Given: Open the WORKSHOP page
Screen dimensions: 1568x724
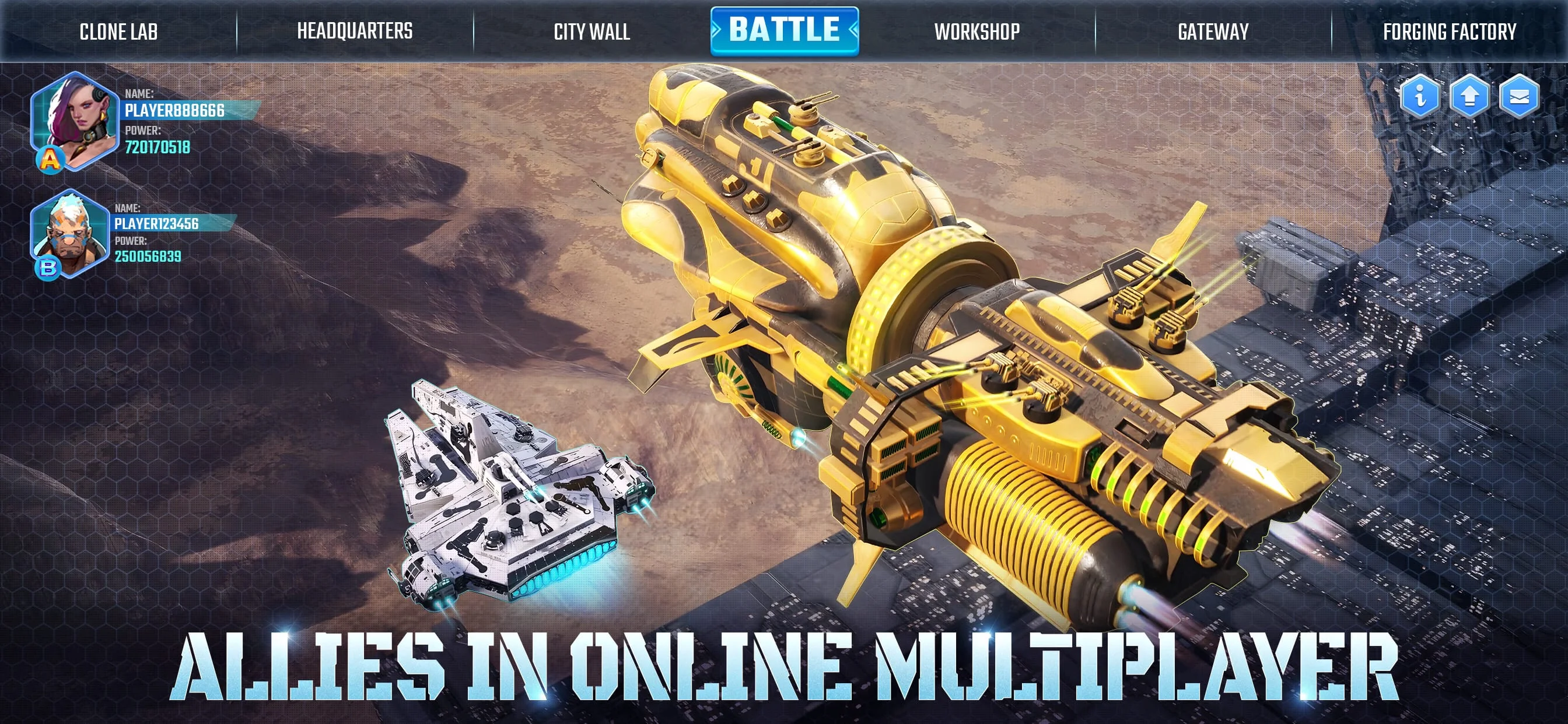Looking at the screenshot, I should pos(978,30).
